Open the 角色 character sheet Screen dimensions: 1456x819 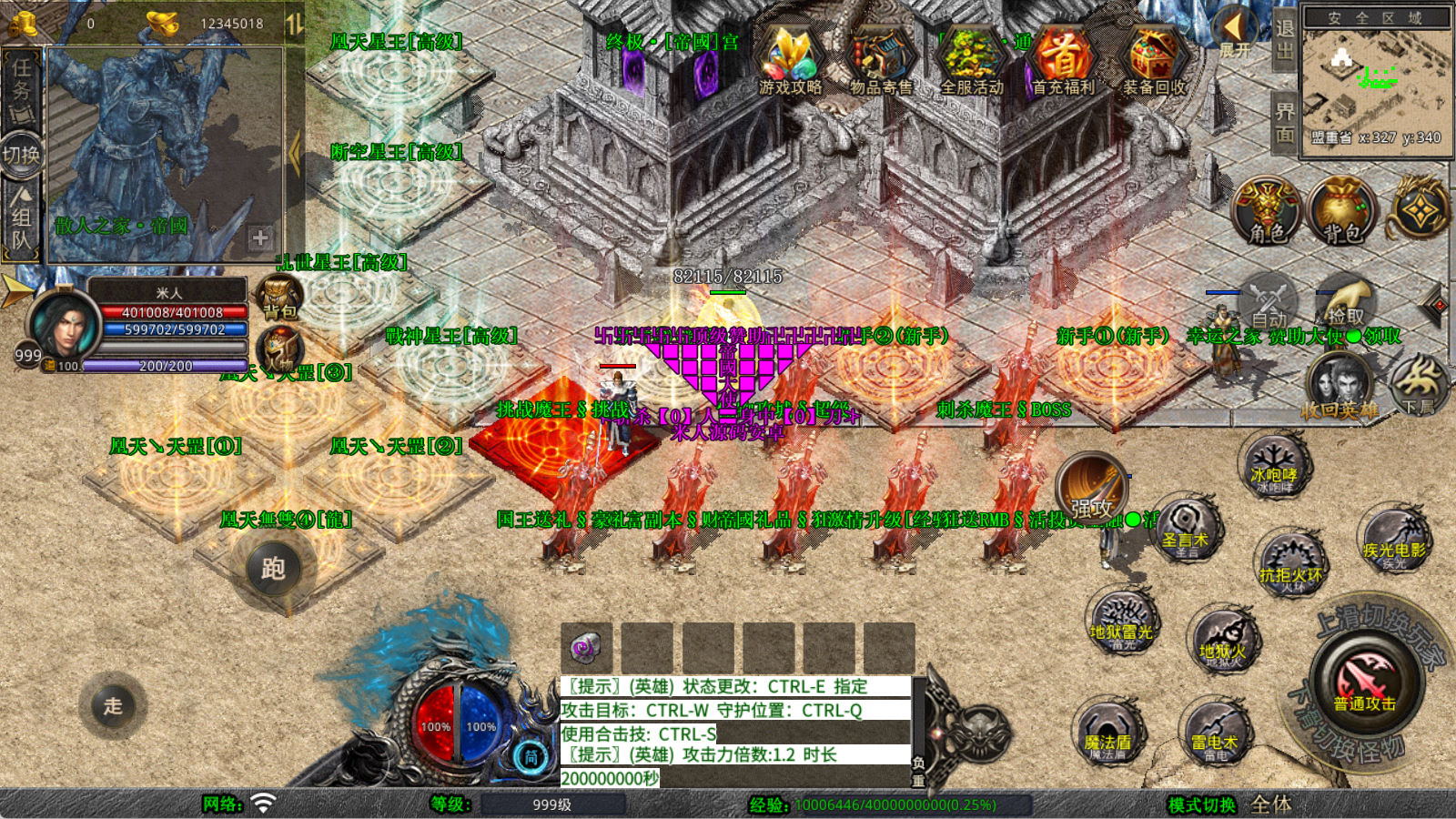pyautogui.click(x=1267, y=211)
